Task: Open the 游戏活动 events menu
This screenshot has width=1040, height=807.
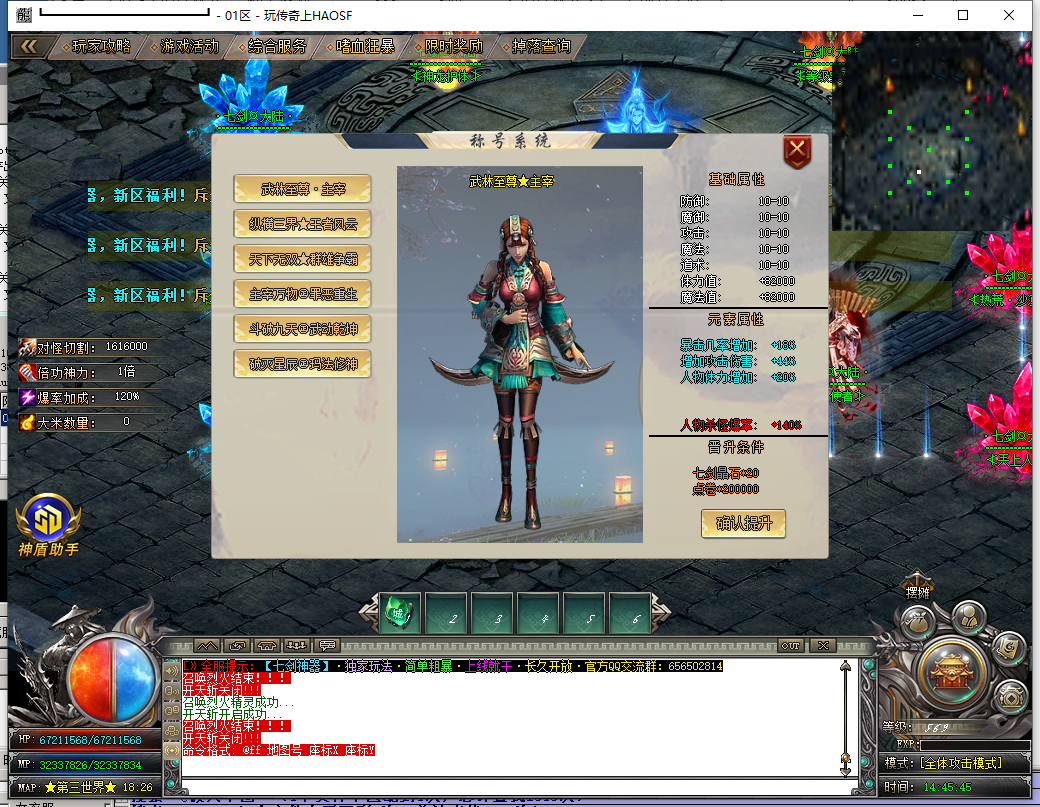Action: (x=188, y=46)
